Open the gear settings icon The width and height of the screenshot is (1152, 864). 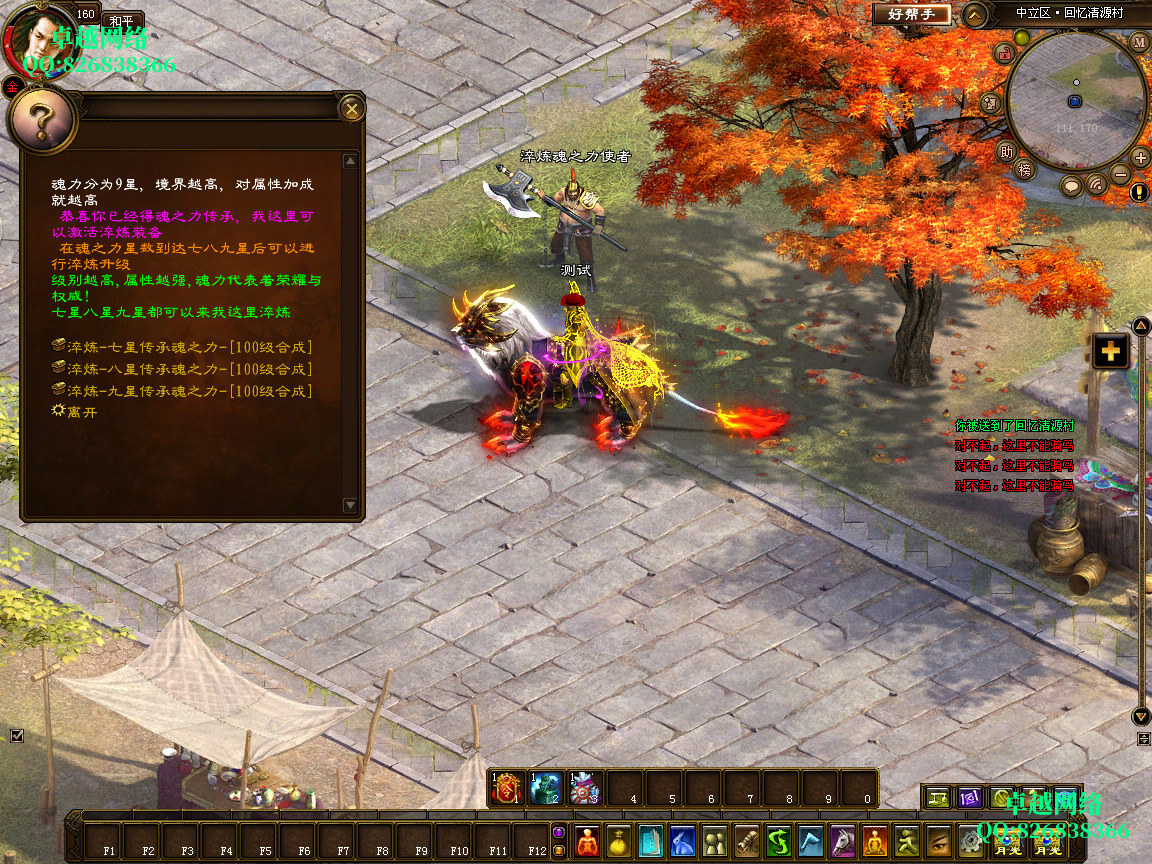tap(969, 840)
